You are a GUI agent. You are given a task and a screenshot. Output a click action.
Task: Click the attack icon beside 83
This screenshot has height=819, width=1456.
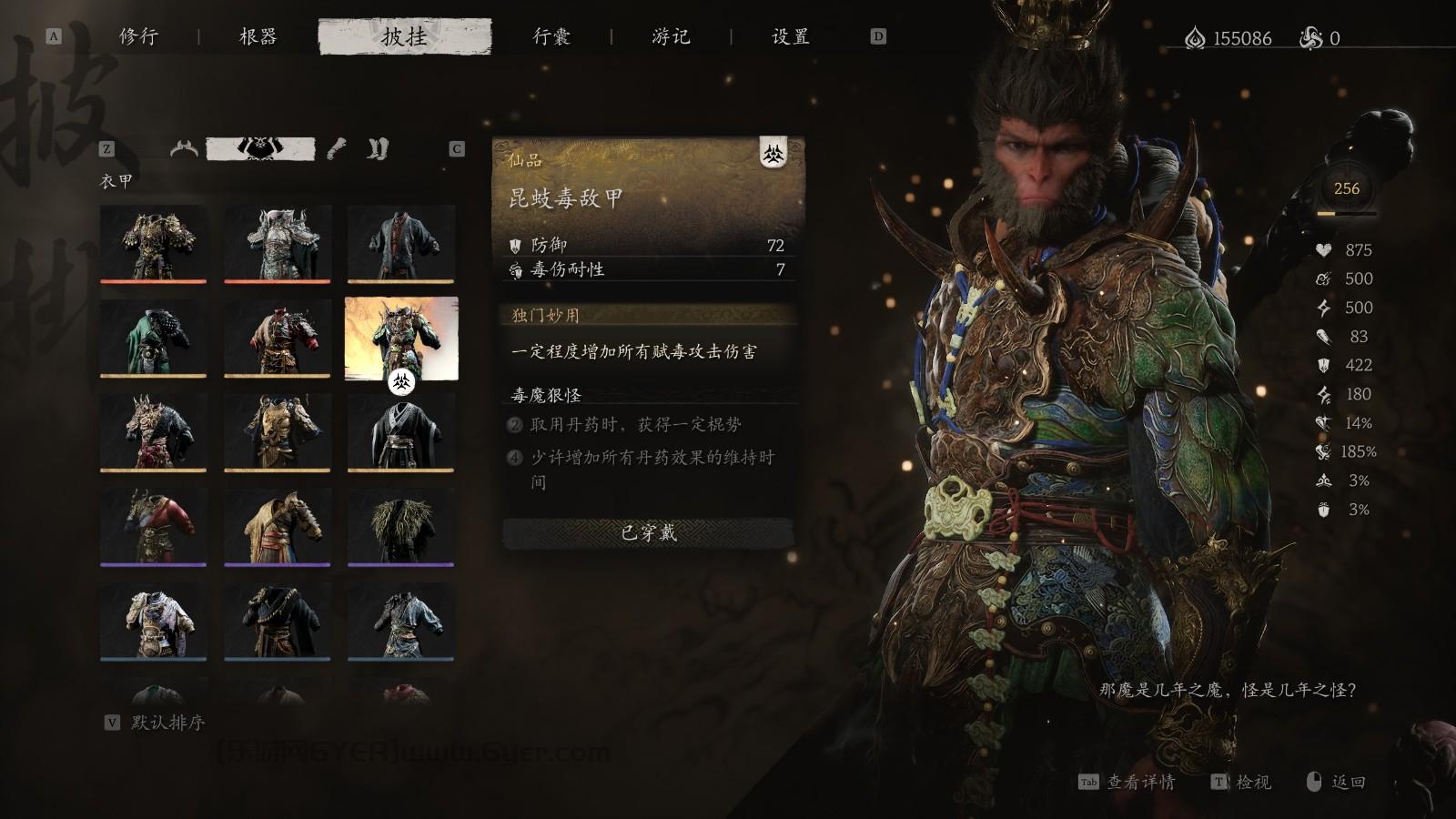(1322, 338)
